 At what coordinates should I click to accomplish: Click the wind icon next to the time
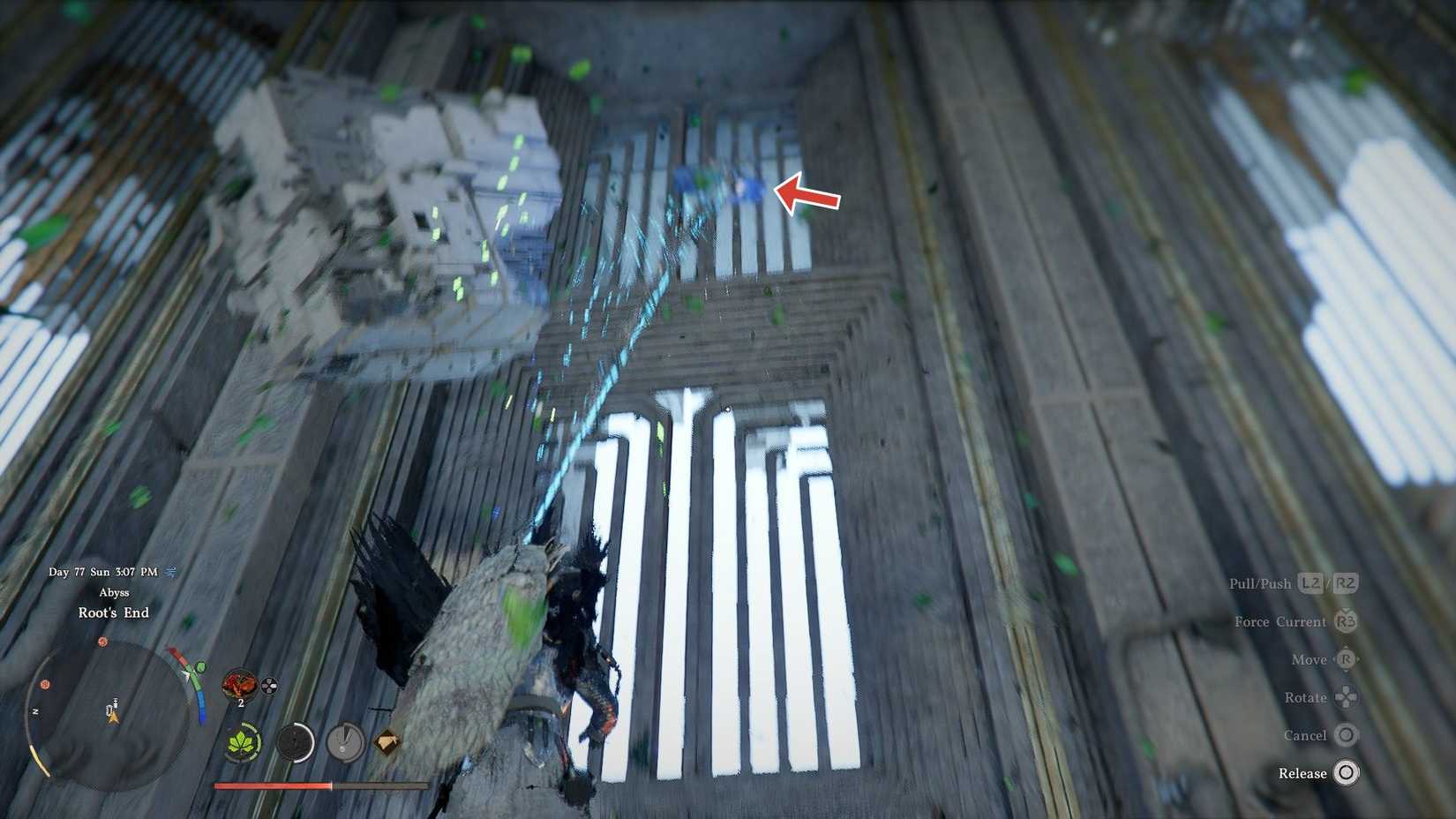[169, 573]
